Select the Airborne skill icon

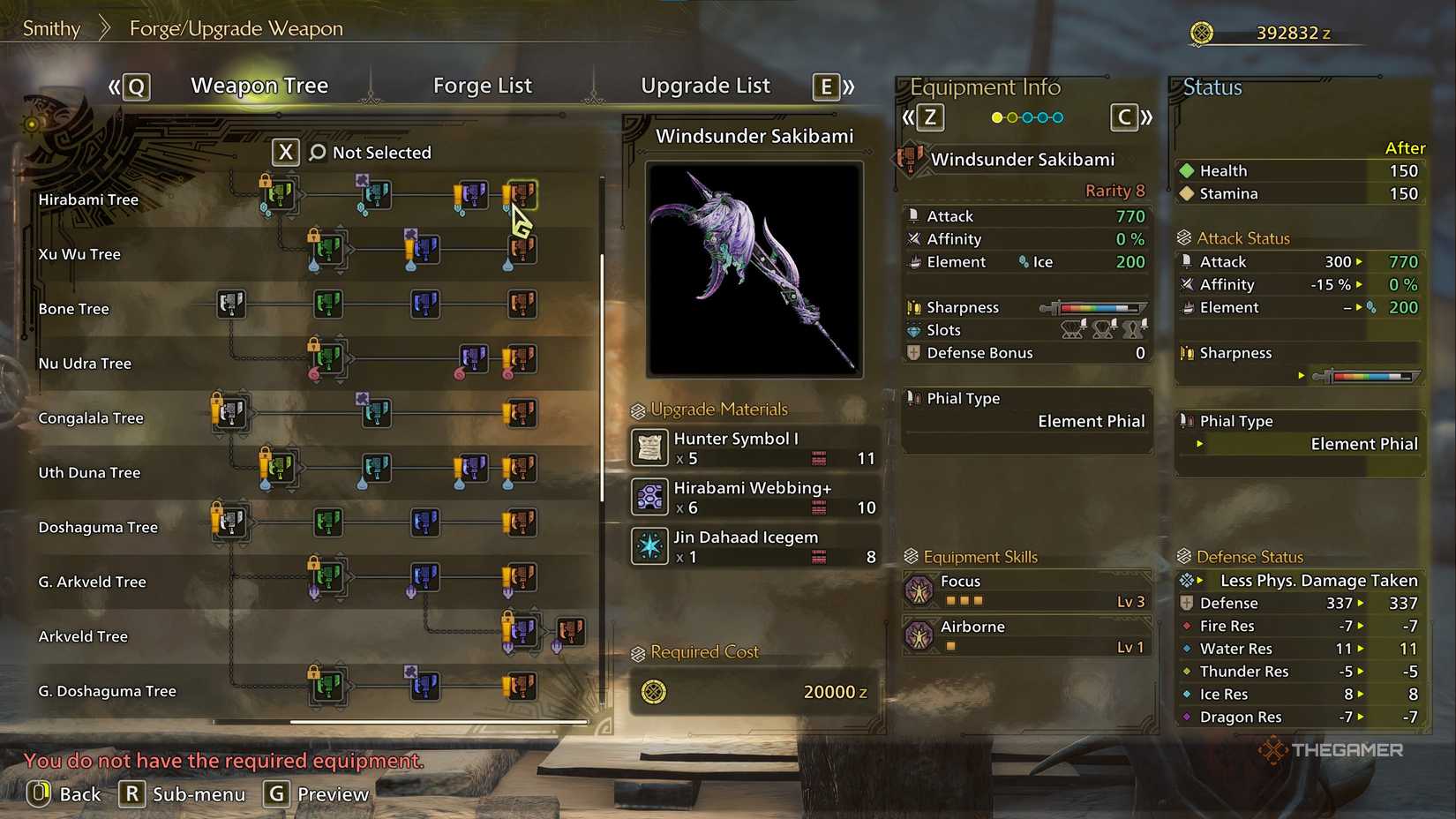click(x=918, y=635)
